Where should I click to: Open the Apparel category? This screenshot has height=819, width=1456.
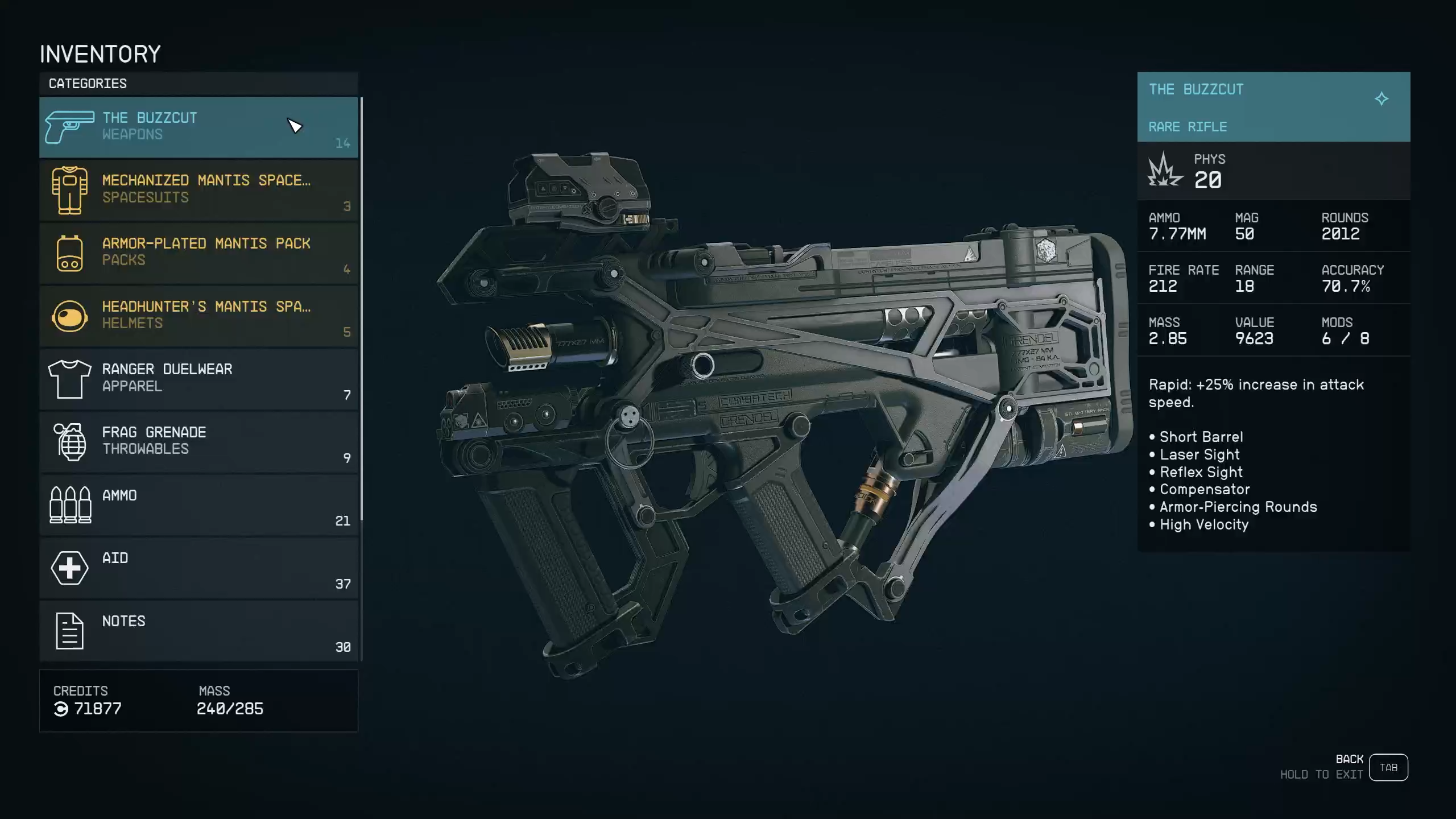pyautogui.click(x=198, y=379)
